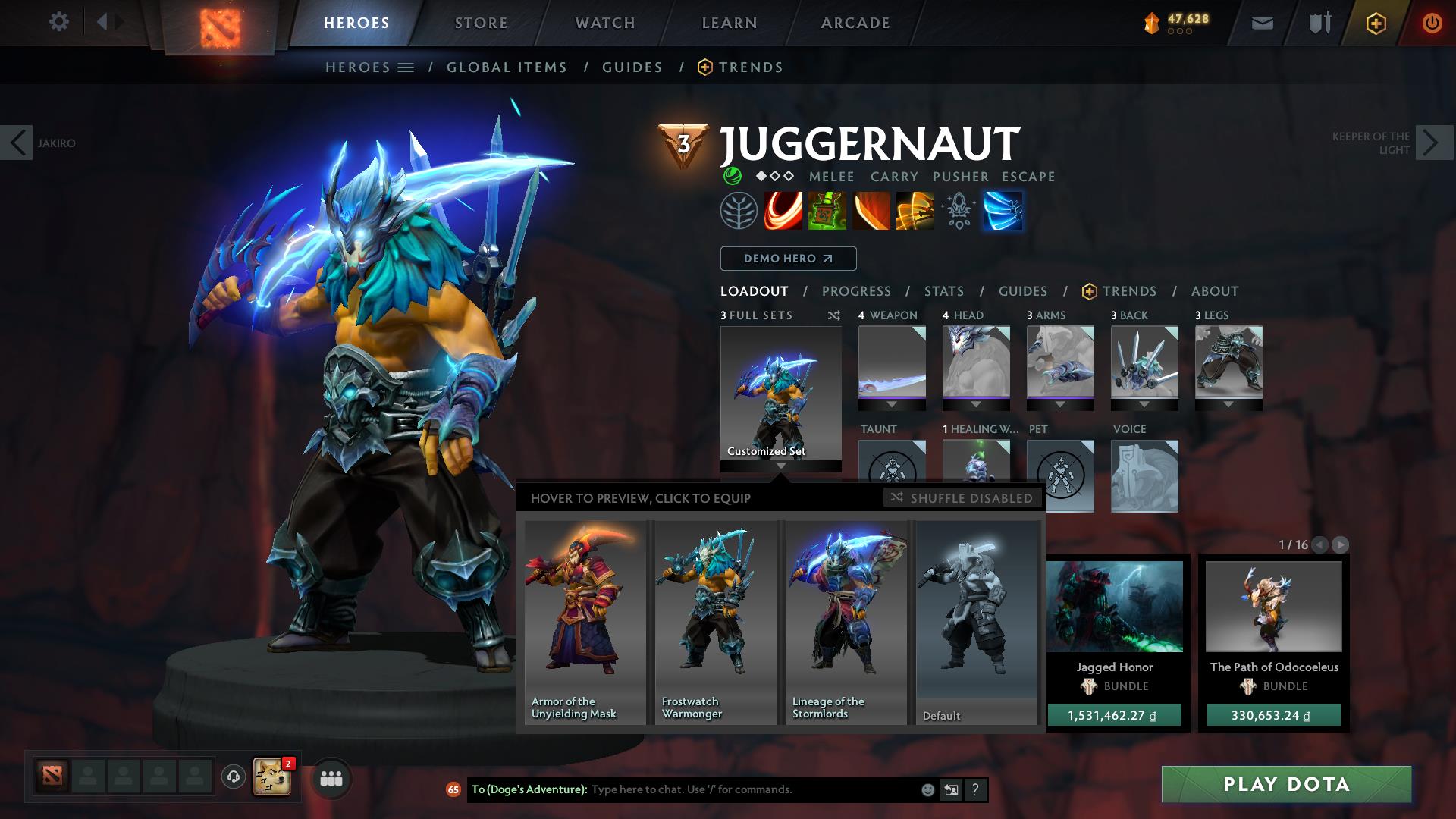Click the friends list icon near chat
Viewport: 1456px width, 819px height.
[330, 777]
